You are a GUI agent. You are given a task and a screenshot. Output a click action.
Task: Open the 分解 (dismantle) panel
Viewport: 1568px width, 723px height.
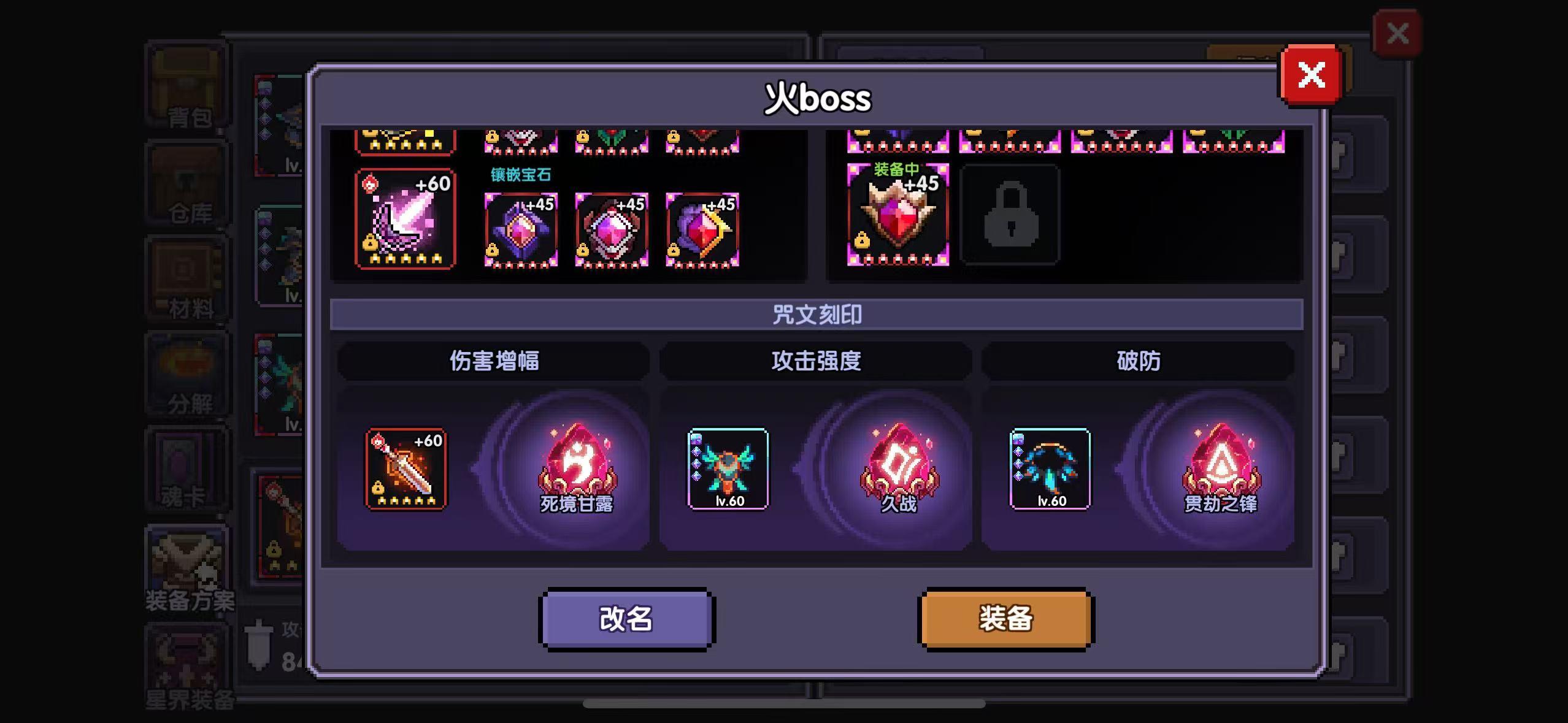pos(187,374)
